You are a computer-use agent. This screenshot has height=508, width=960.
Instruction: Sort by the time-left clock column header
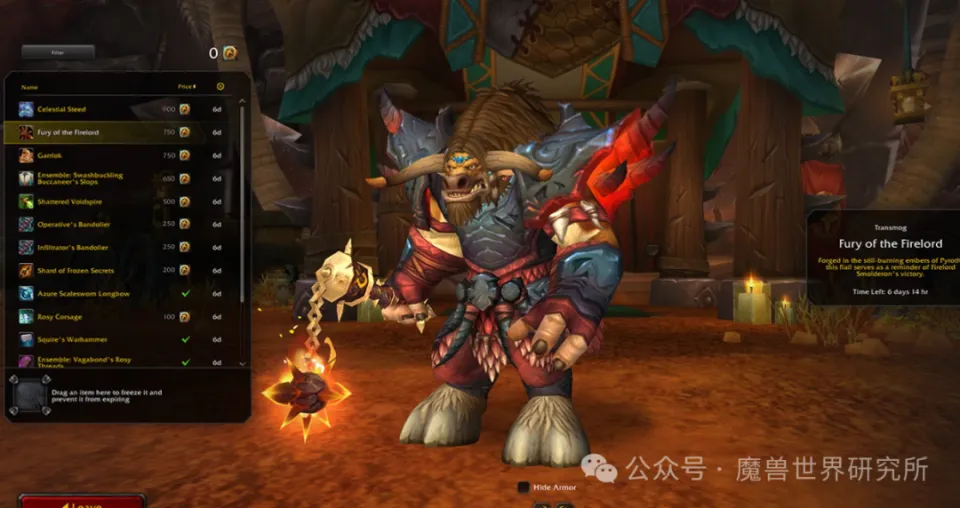pos(220,87)
